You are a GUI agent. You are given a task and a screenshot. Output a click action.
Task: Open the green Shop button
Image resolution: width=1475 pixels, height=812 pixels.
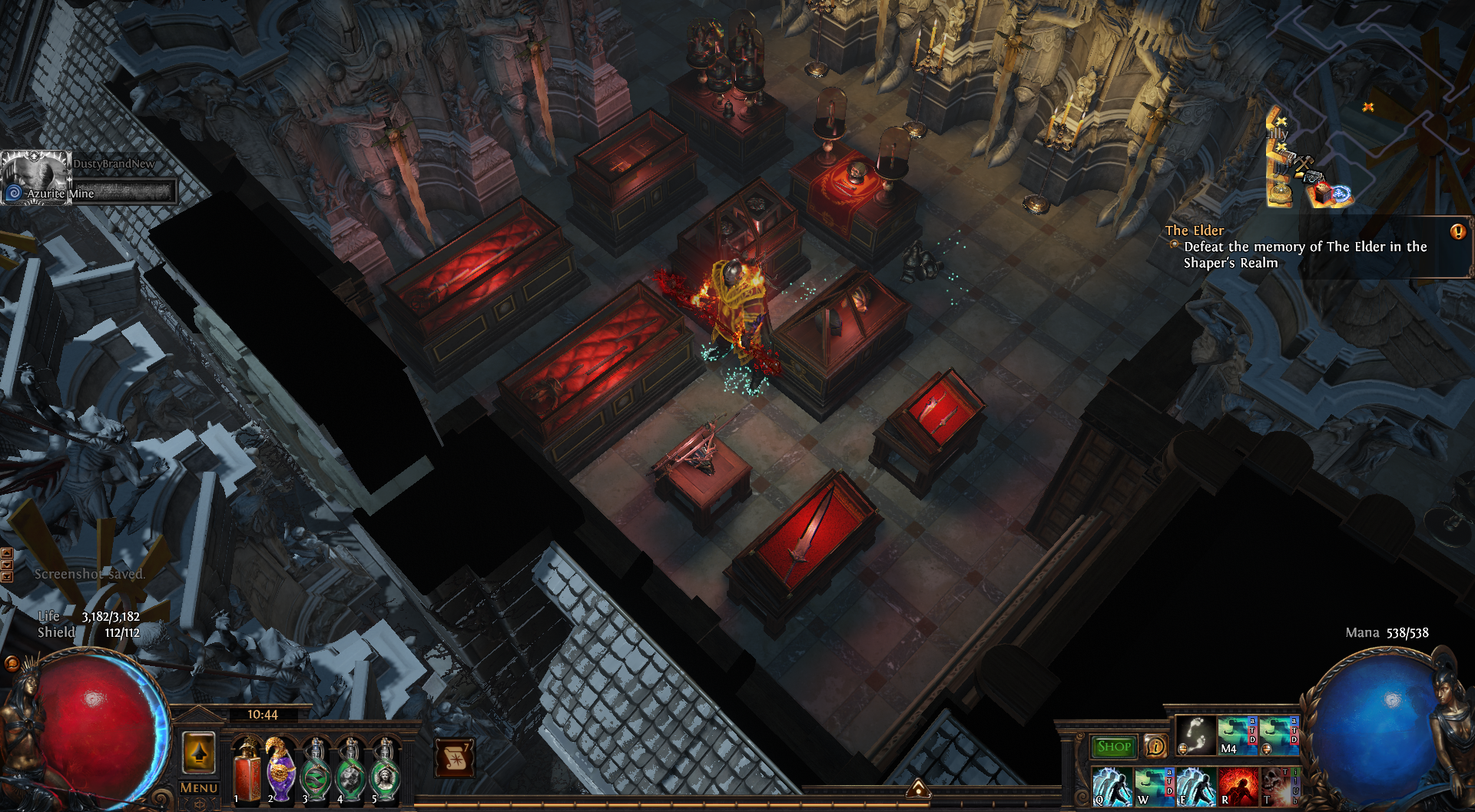(x=1114, y=747)
